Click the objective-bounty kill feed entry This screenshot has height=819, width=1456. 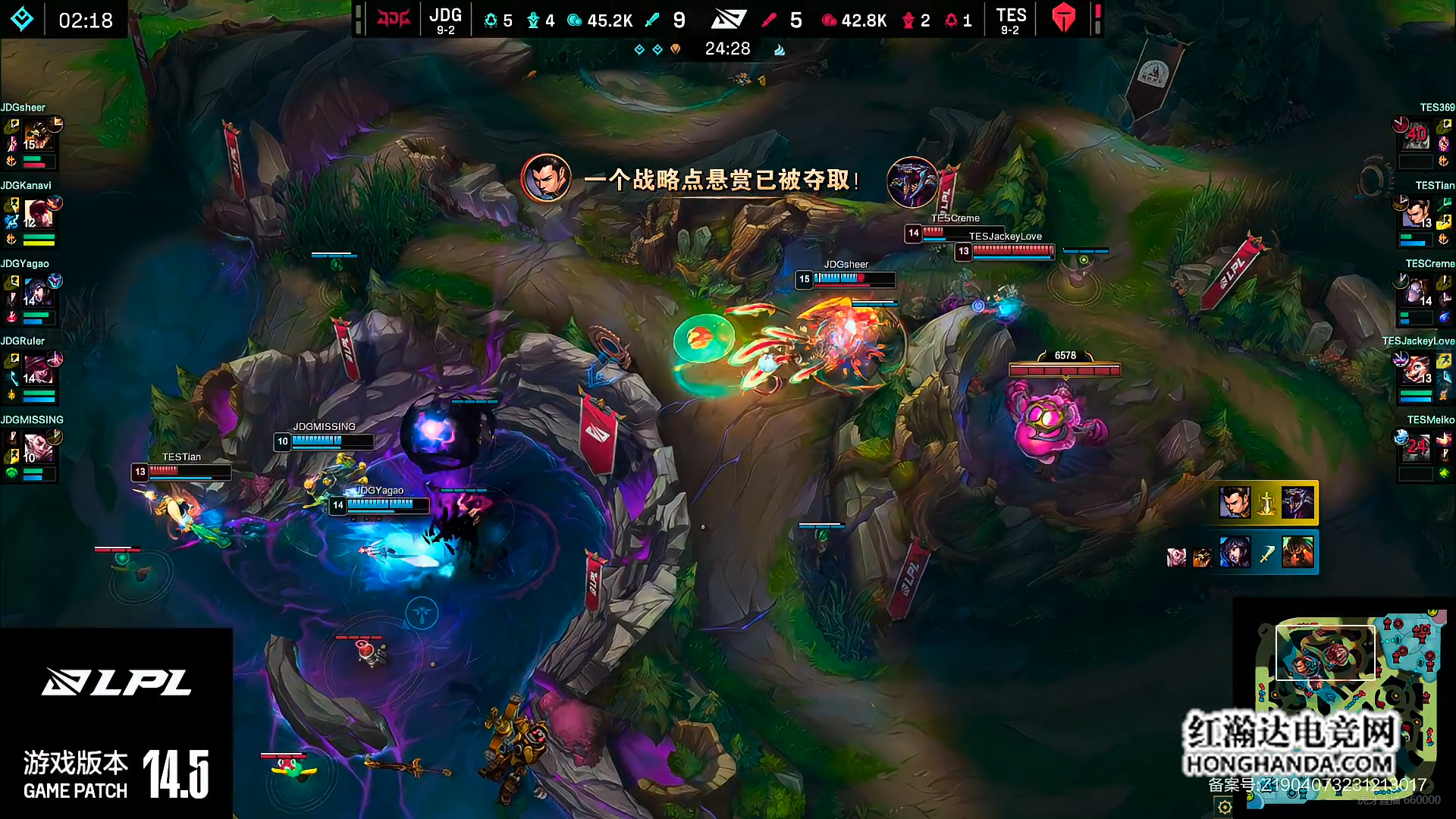[x=1266, y=503]
